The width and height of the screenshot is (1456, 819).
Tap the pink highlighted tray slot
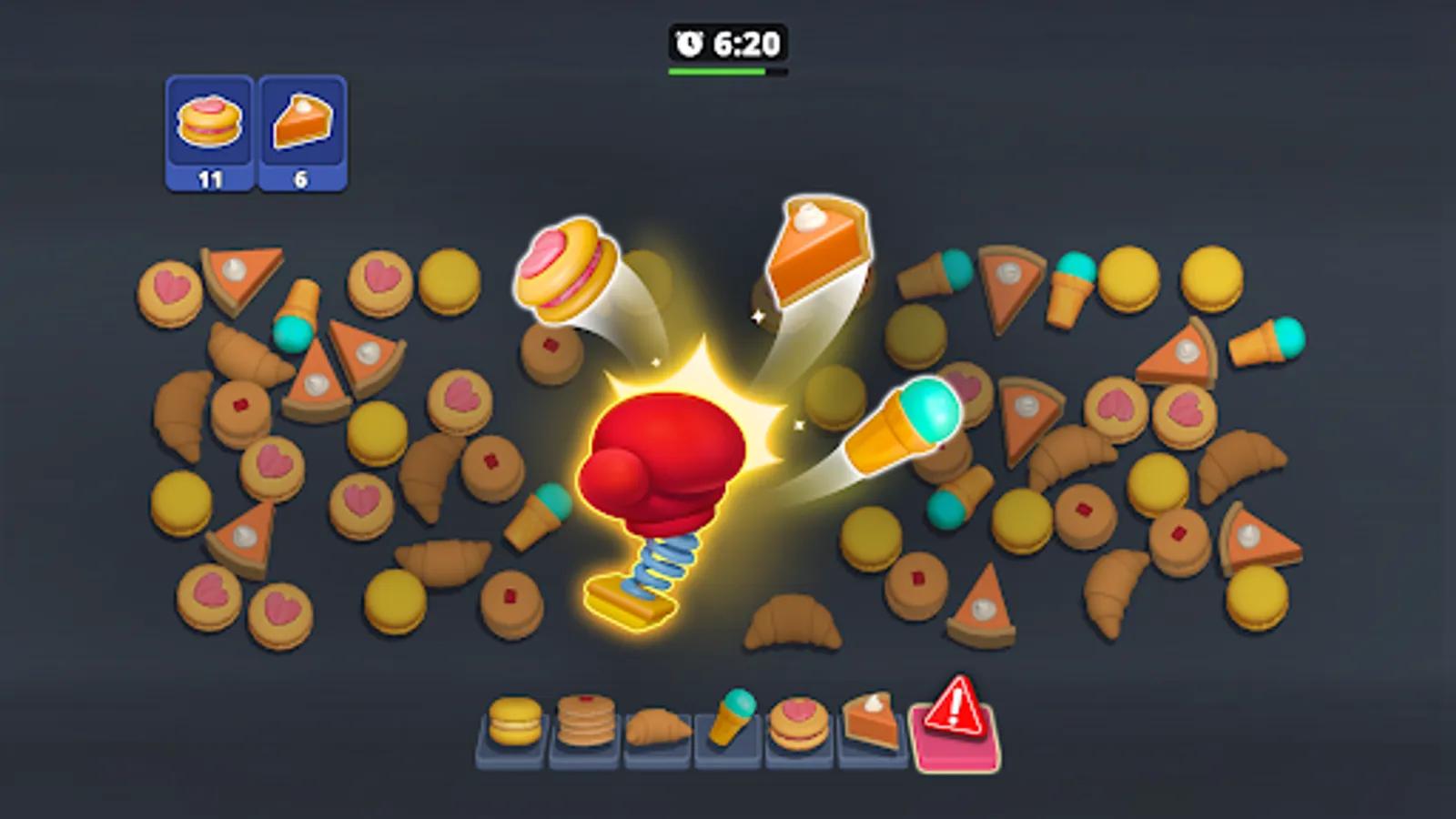click(955, 742)
